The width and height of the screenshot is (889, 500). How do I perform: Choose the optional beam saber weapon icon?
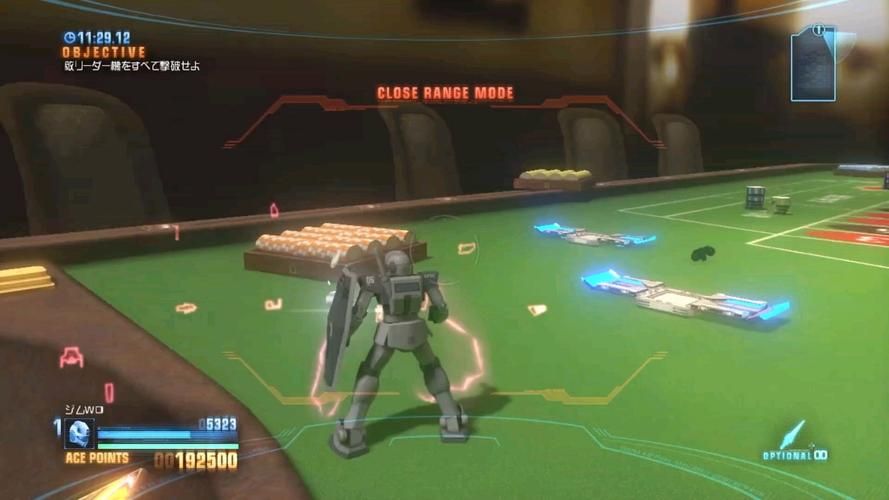coord(792,434)
